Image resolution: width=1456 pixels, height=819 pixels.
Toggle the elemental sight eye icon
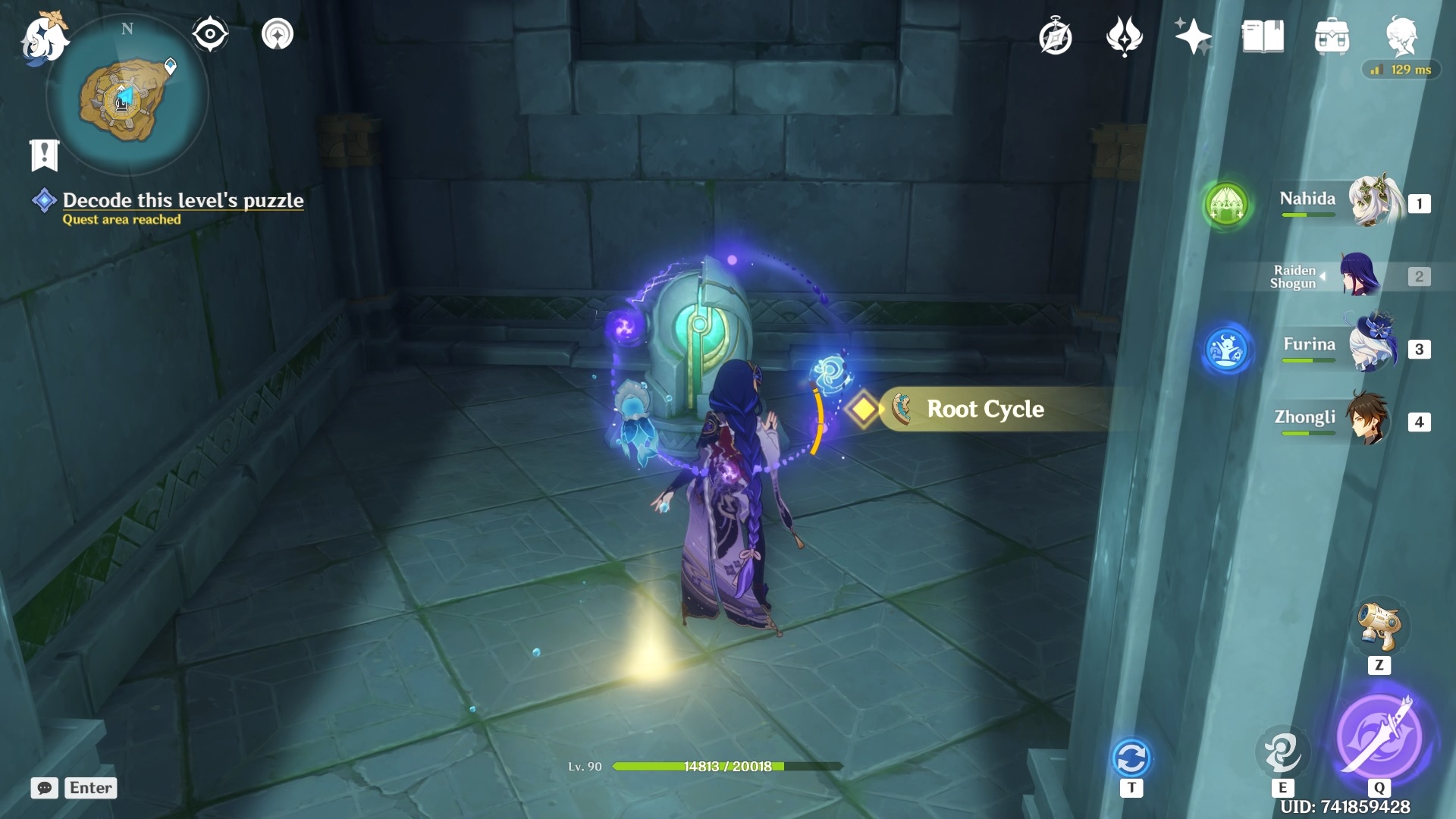[210, 34]
